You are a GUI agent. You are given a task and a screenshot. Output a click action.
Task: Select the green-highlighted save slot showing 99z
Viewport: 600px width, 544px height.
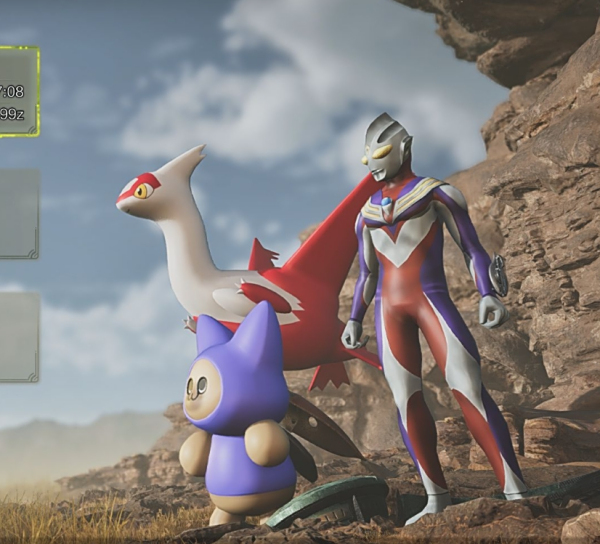click(x=18, y=92)
